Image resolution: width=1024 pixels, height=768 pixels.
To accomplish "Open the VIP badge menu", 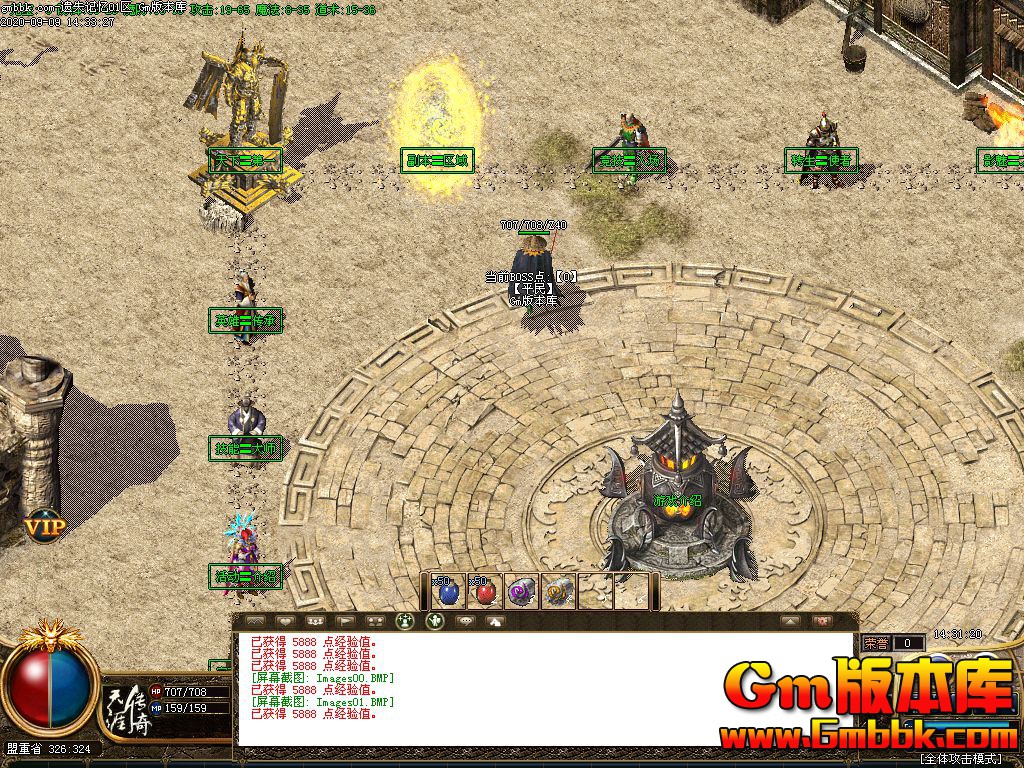I will (x=45, y=526).
